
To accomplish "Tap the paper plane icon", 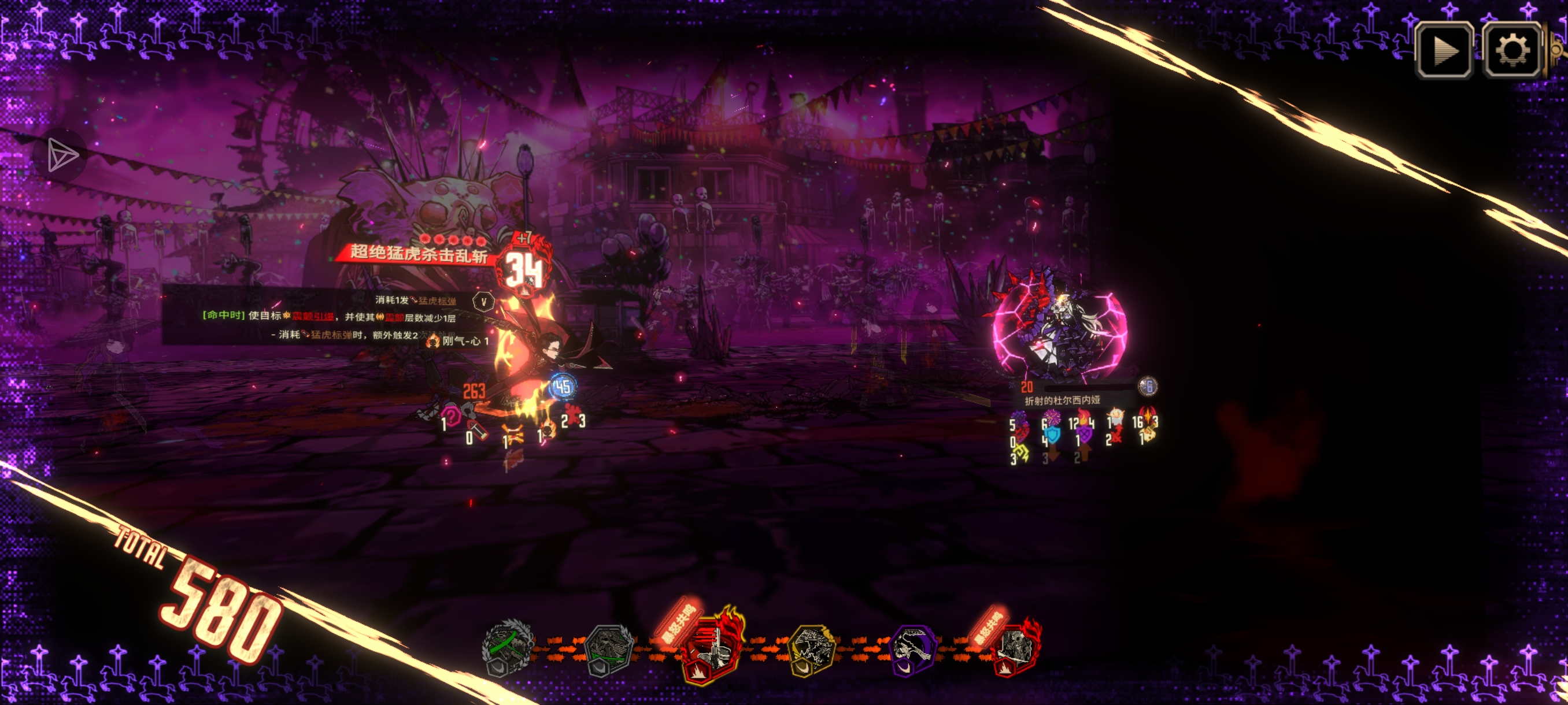I will 62,154.
